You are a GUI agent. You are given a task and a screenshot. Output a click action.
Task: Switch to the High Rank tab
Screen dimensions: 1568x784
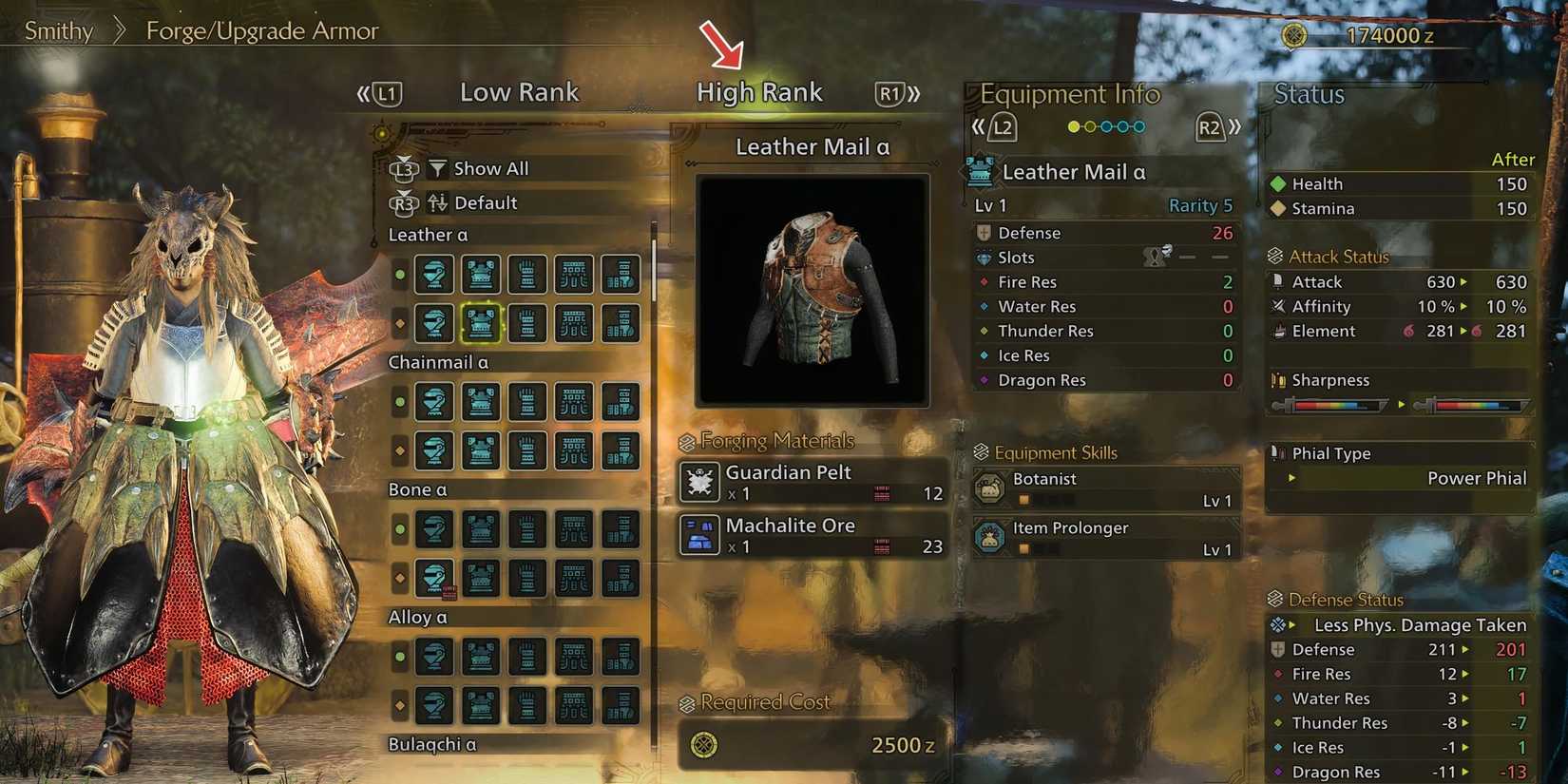coord(759,91)
